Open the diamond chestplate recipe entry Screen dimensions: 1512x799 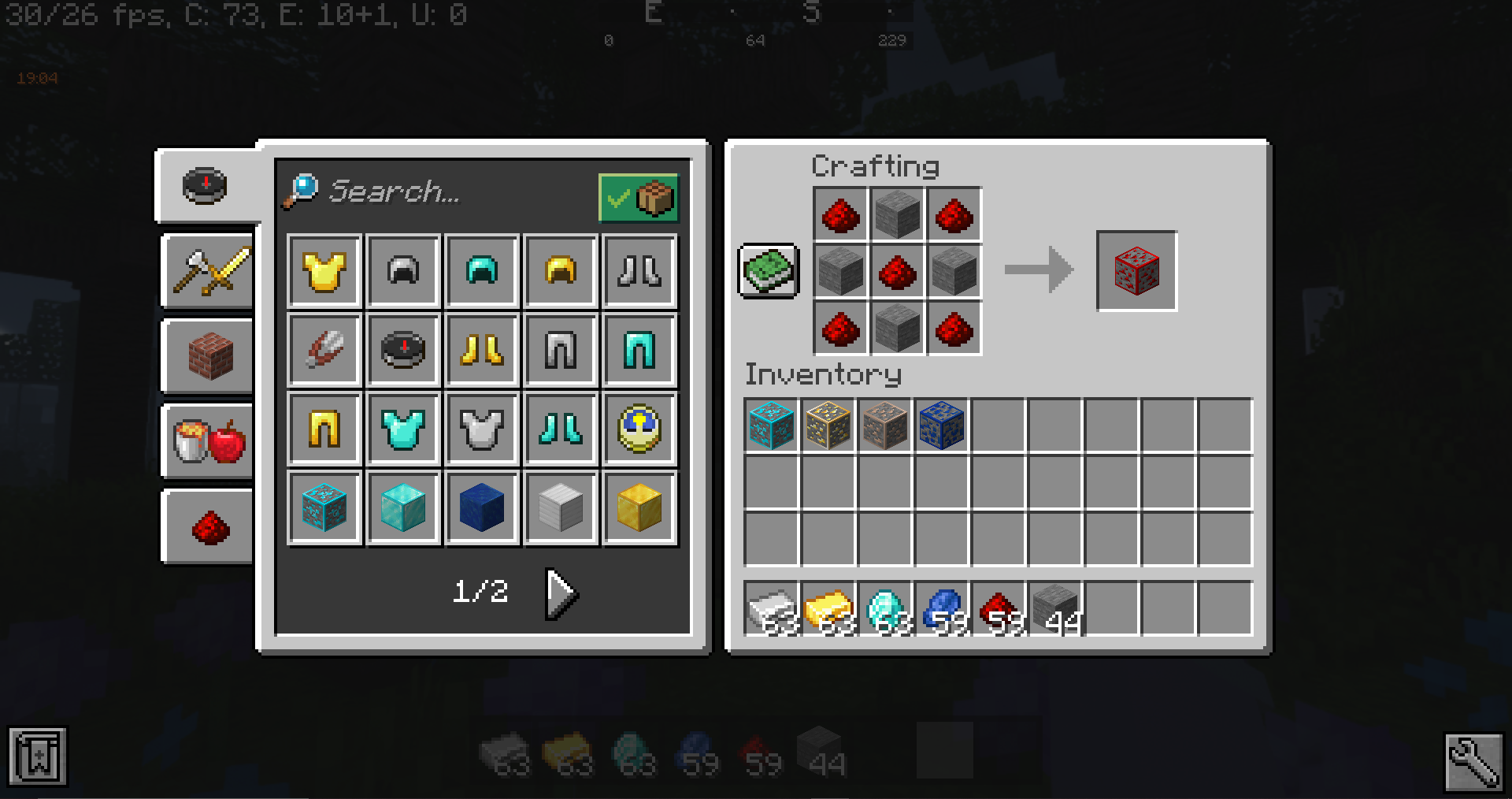402,428
